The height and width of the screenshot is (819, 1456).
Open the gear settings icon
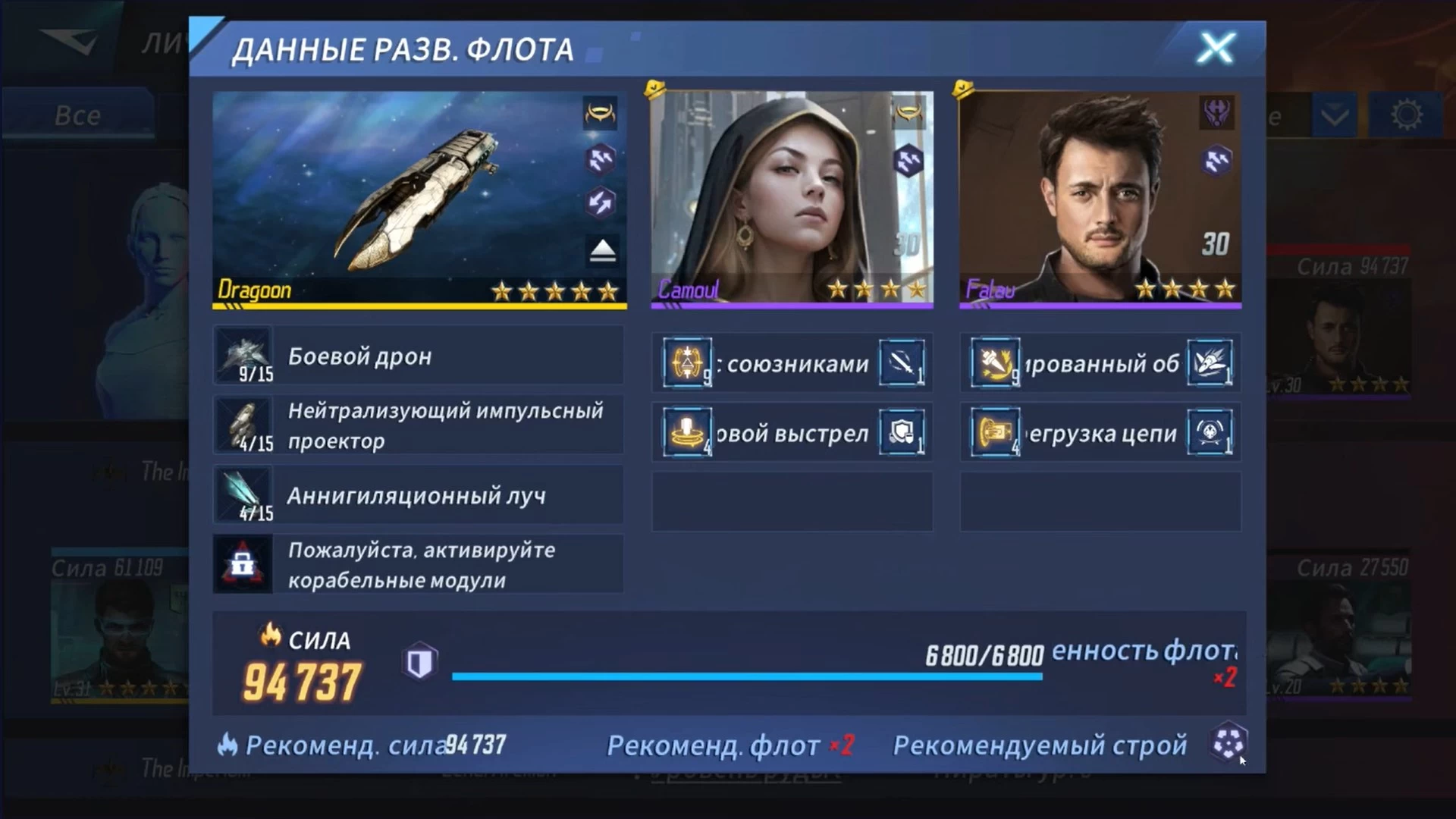1407,115
